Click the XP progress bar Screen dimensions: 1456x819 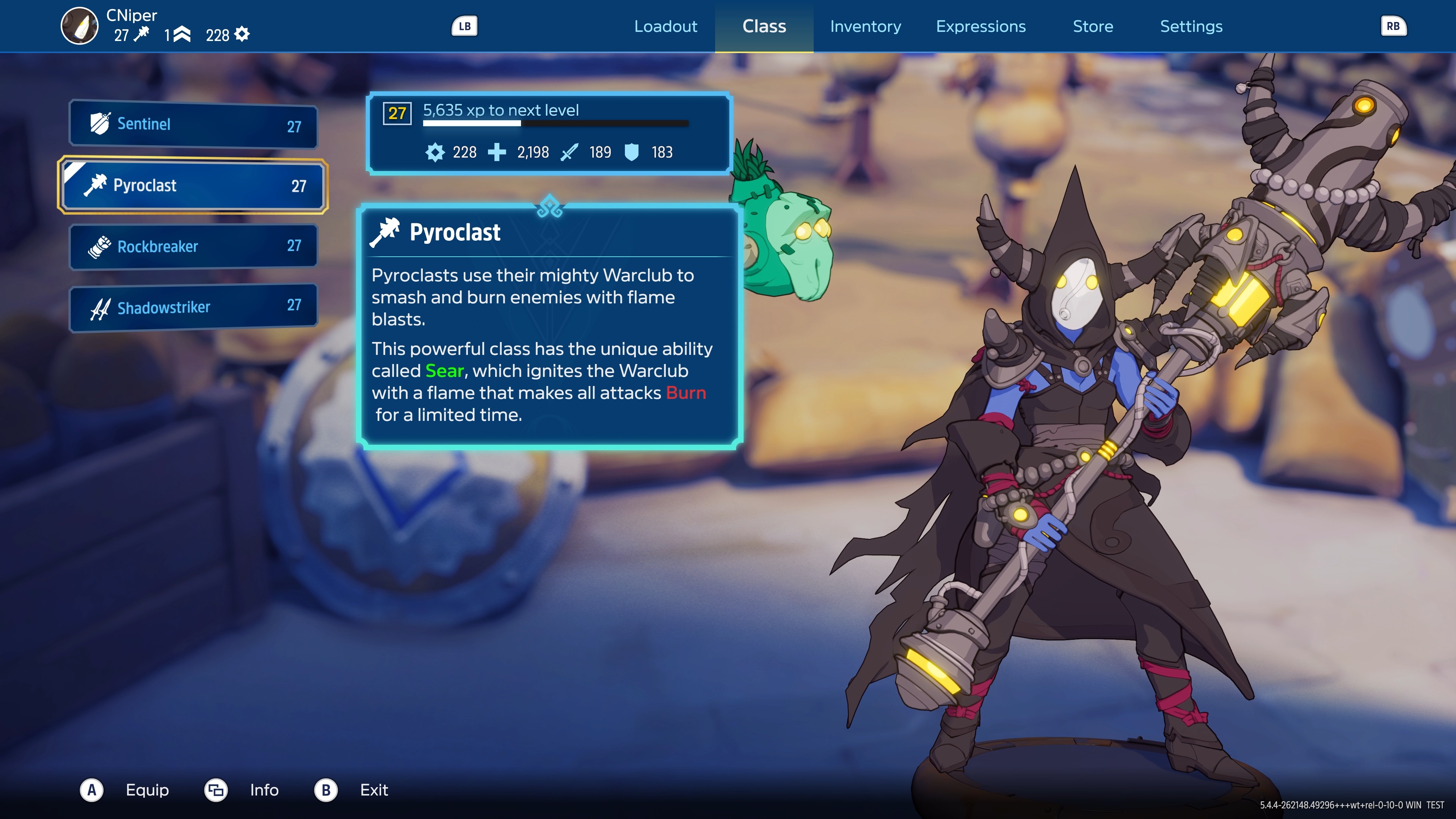(557, 124)
